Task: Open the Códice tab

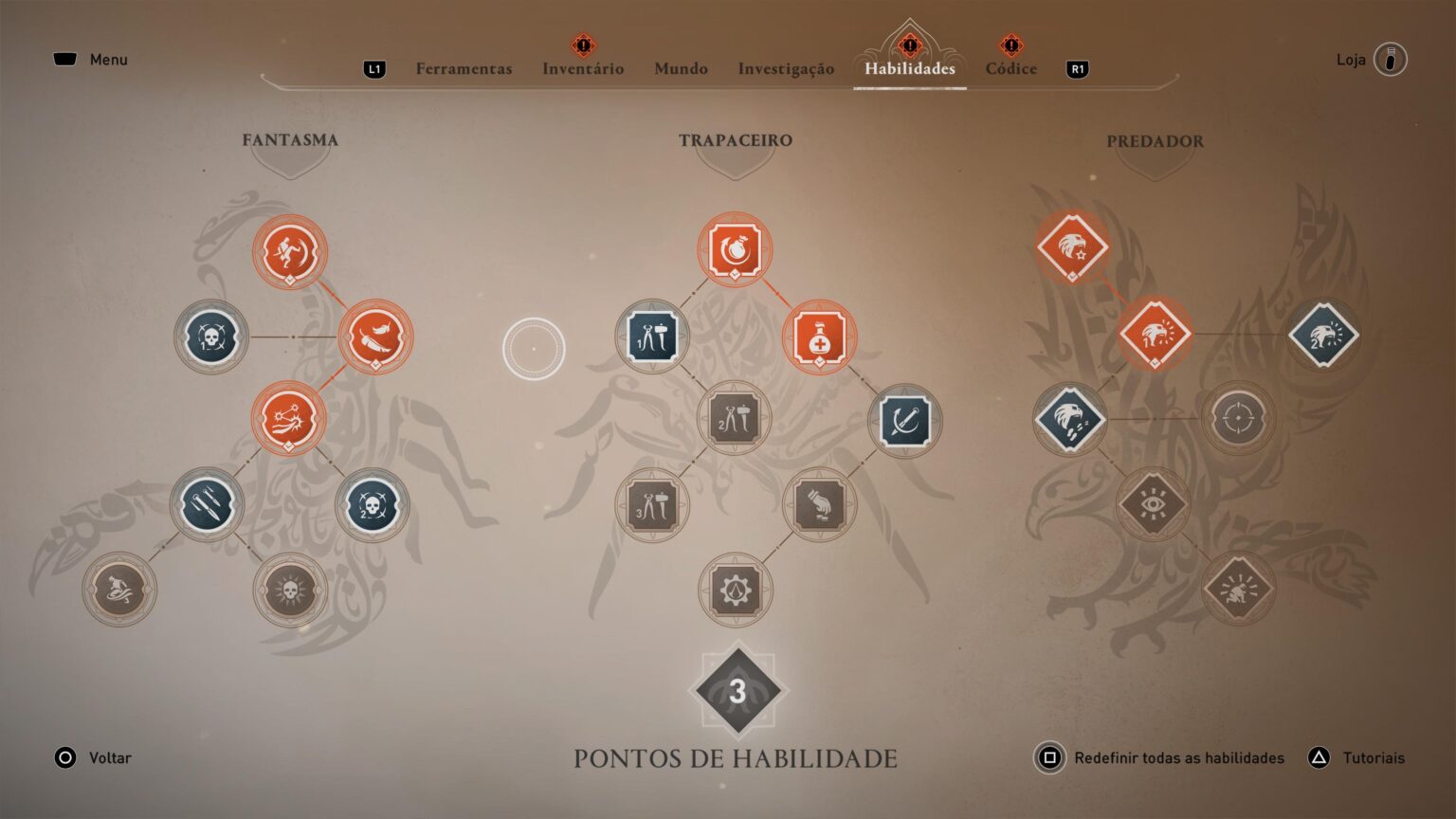Action: point(1010,68)
